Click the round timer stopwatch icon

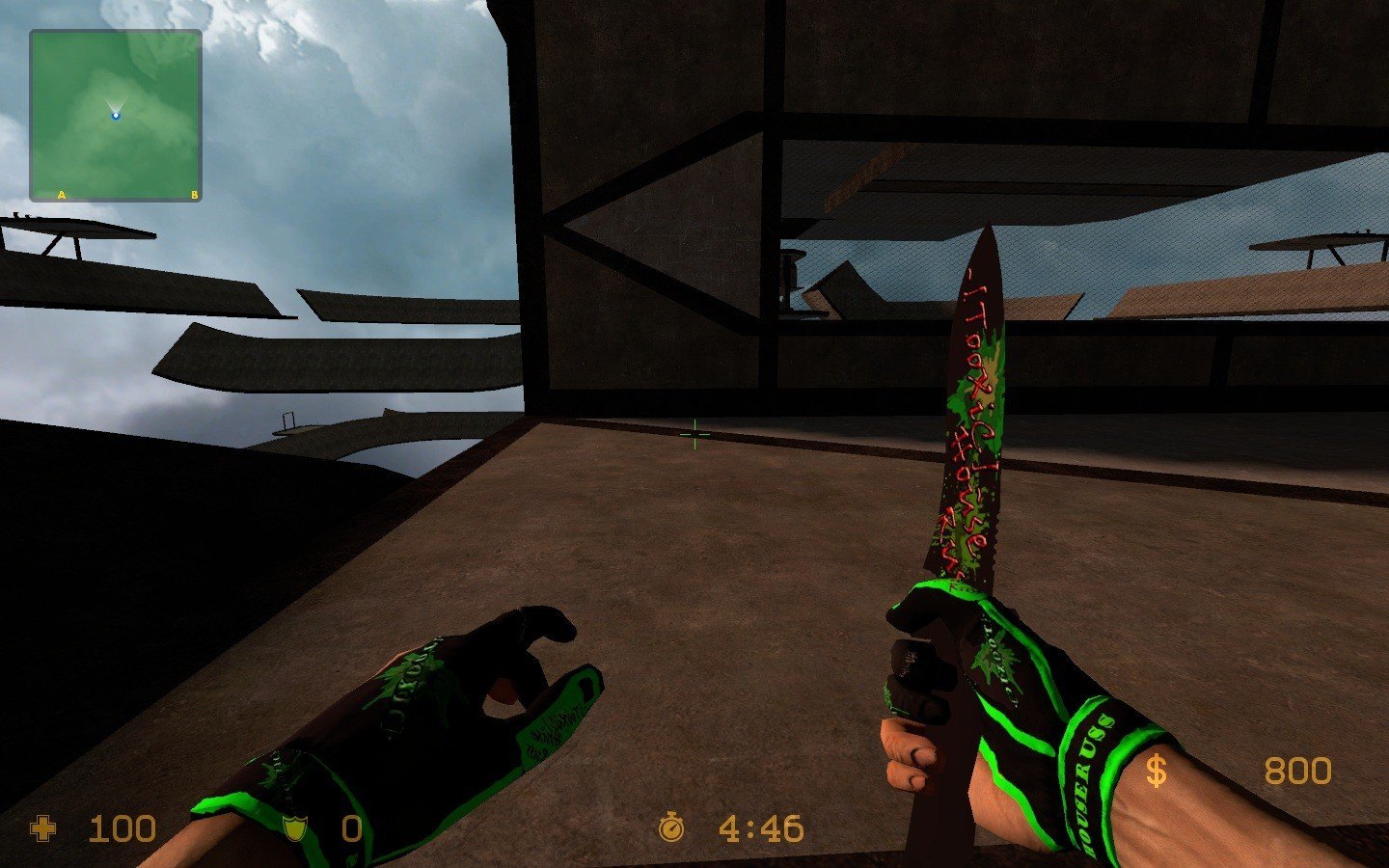pos(671,827)
